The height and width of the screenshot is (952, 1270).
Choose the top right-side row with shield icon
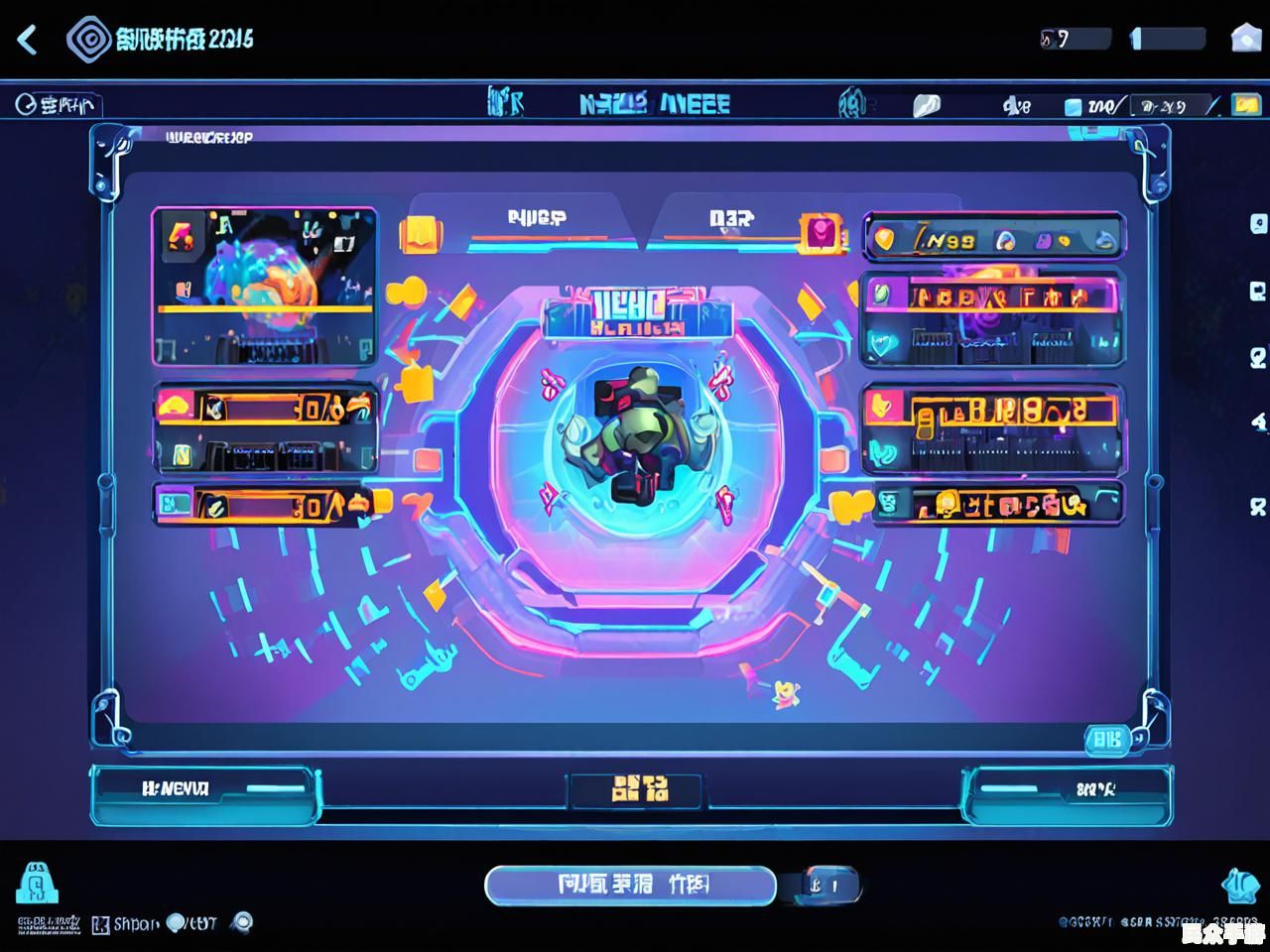993,239
